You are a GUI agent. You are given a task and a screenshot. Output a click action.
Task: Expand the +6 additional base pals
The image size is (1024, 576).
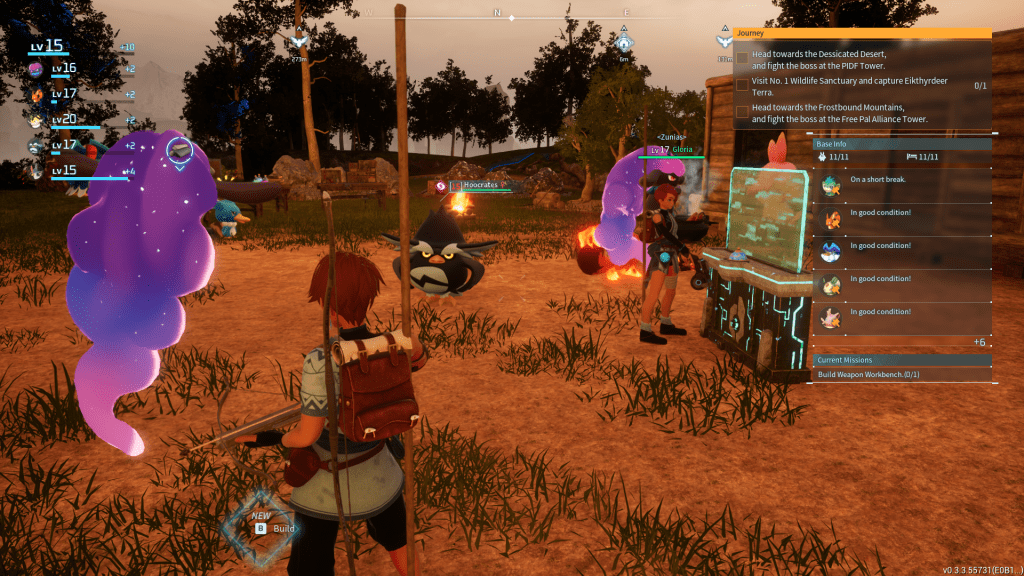click(x=981, y=342)
